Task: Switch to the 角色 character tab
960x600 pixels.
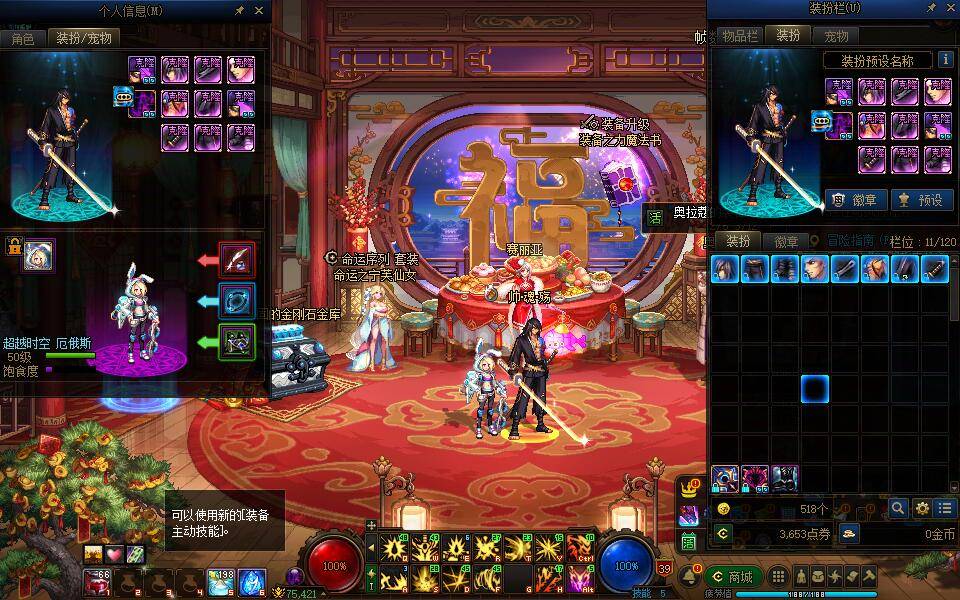Action: point(23,38)
